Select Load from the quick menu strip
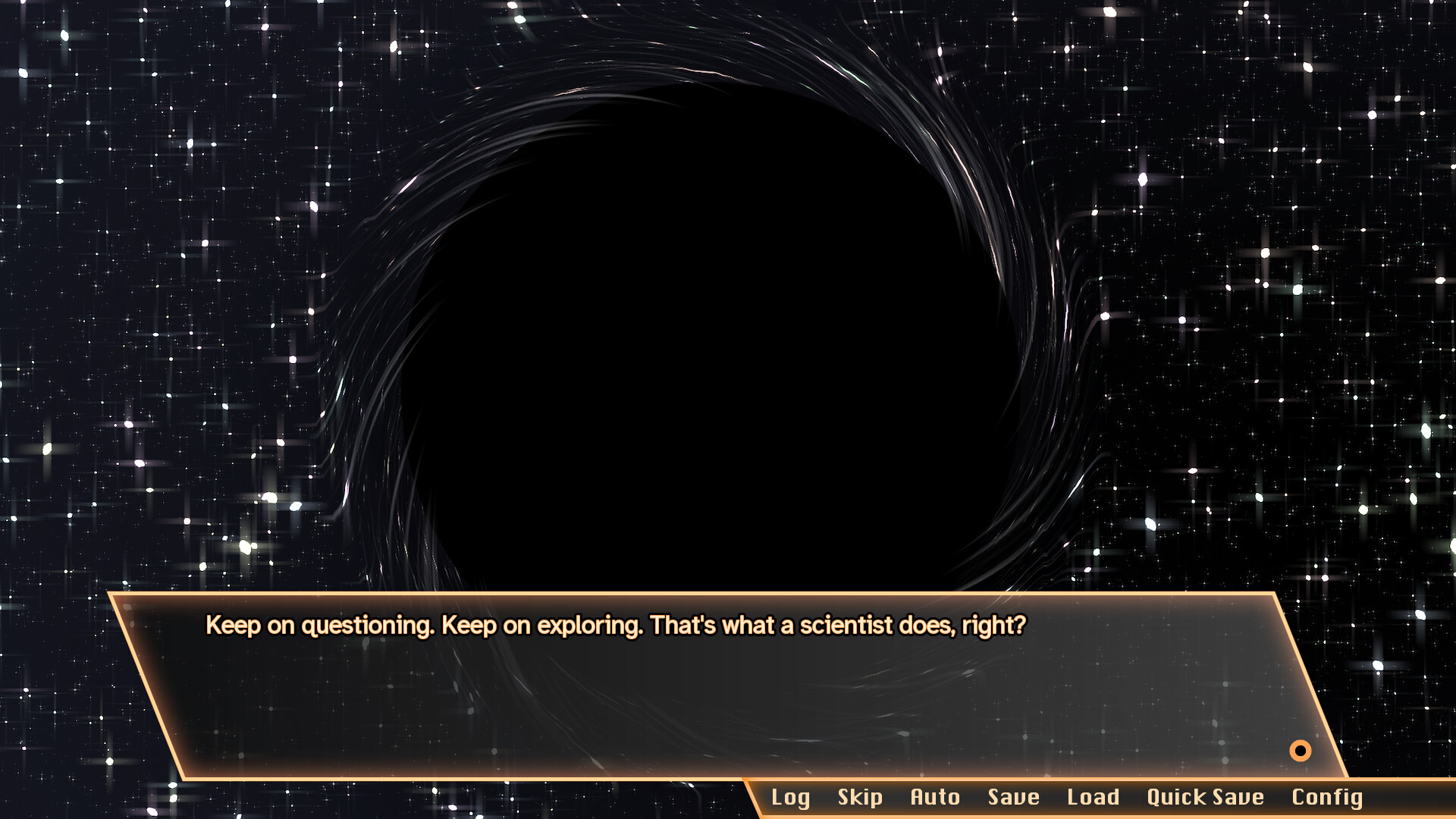 [x=1093, y=797]
